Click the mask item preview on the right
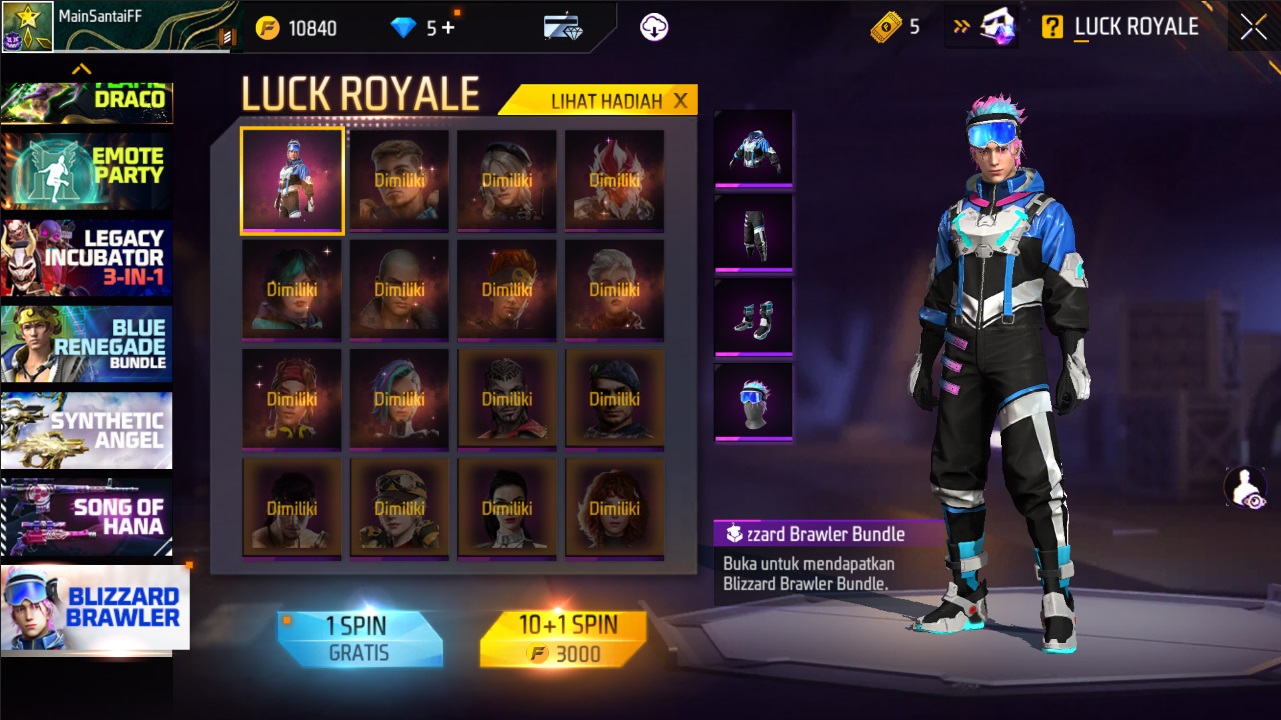The height and width of the screenshot is (720, 1281). coord(753,399)
